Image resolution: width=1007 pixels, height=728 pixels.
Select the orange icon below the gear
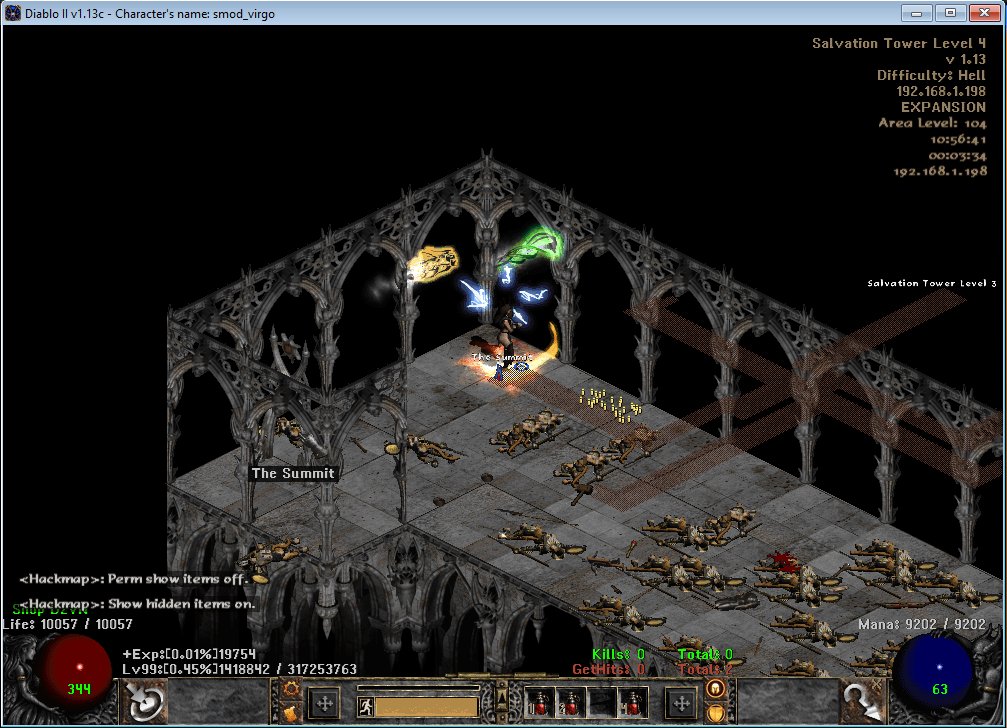point(292,713)
